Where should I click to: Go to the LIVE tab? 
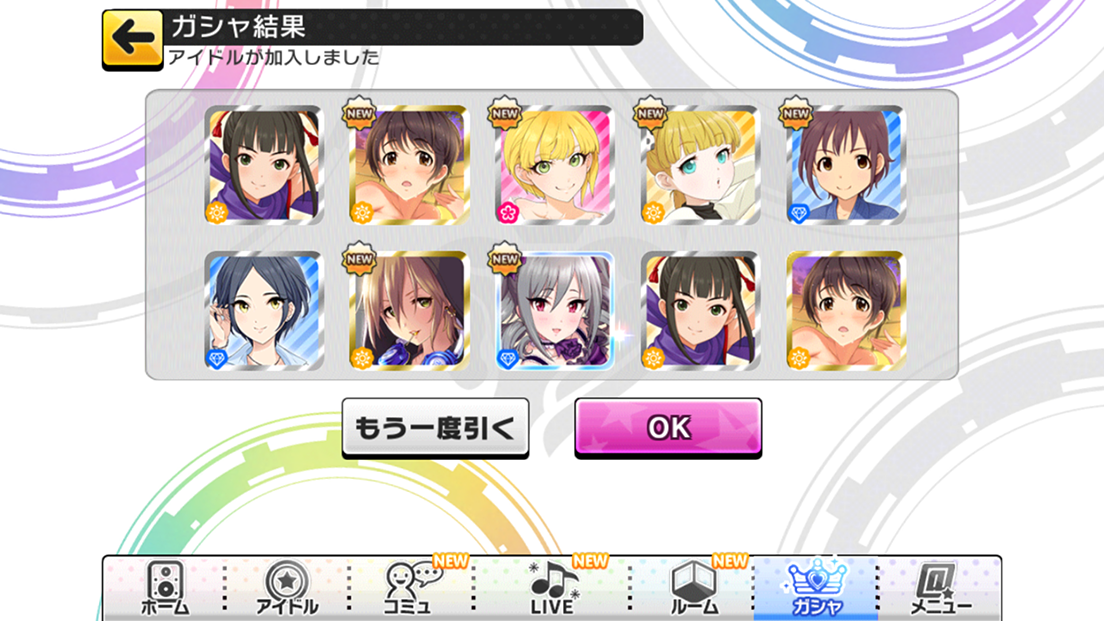[551, 587]
